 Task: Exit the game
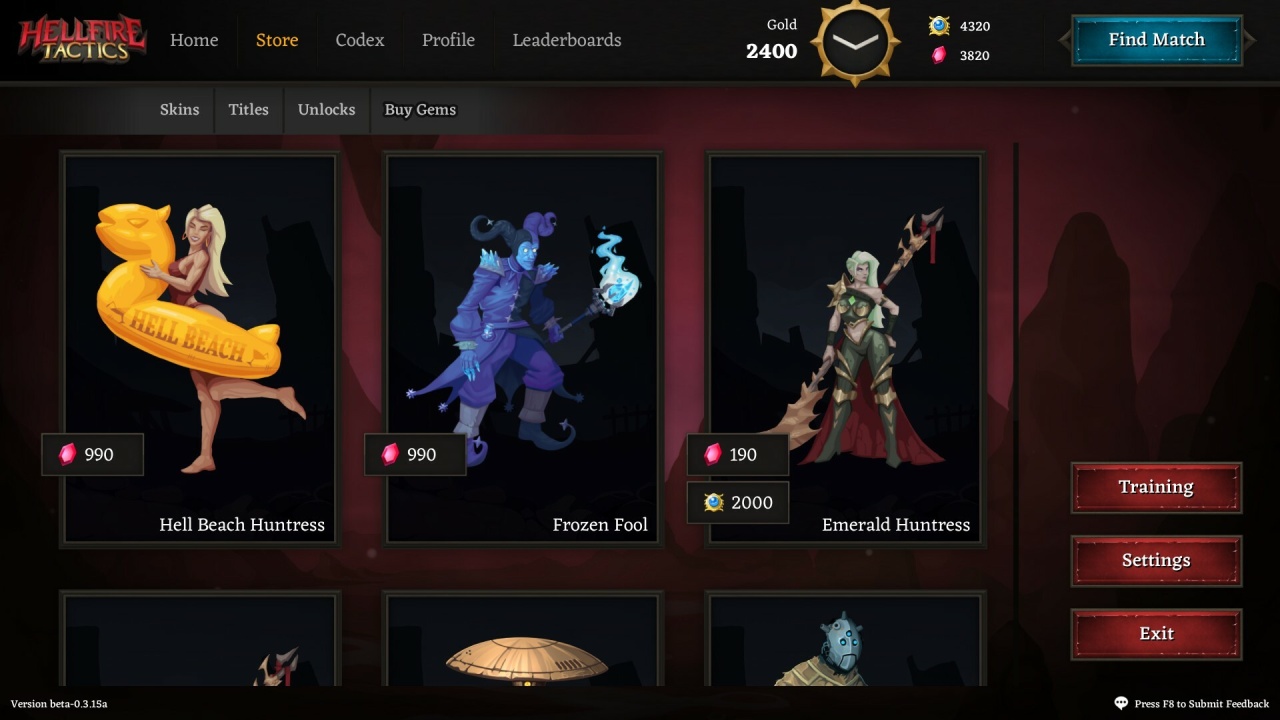coord(1156,634)
